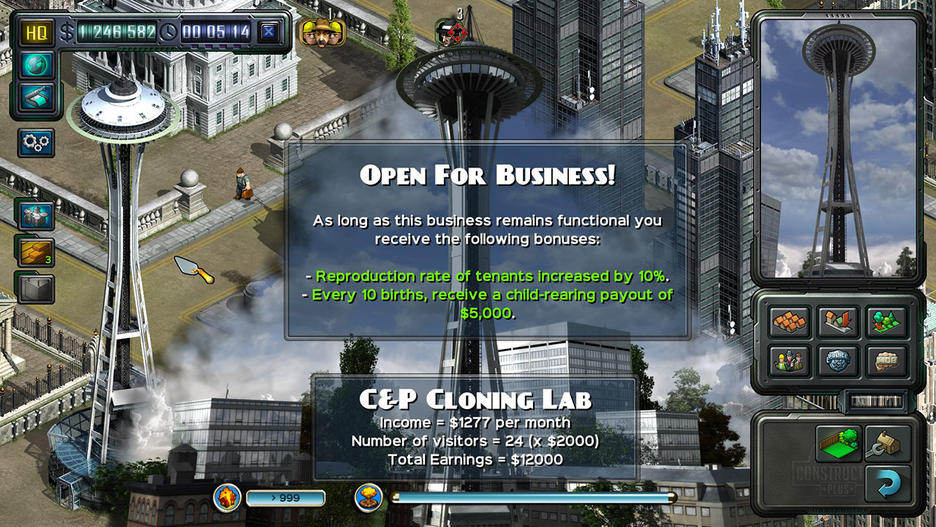Open the gold bars icon
Viewport: 936px width, 527px height.
click(36, 252)
